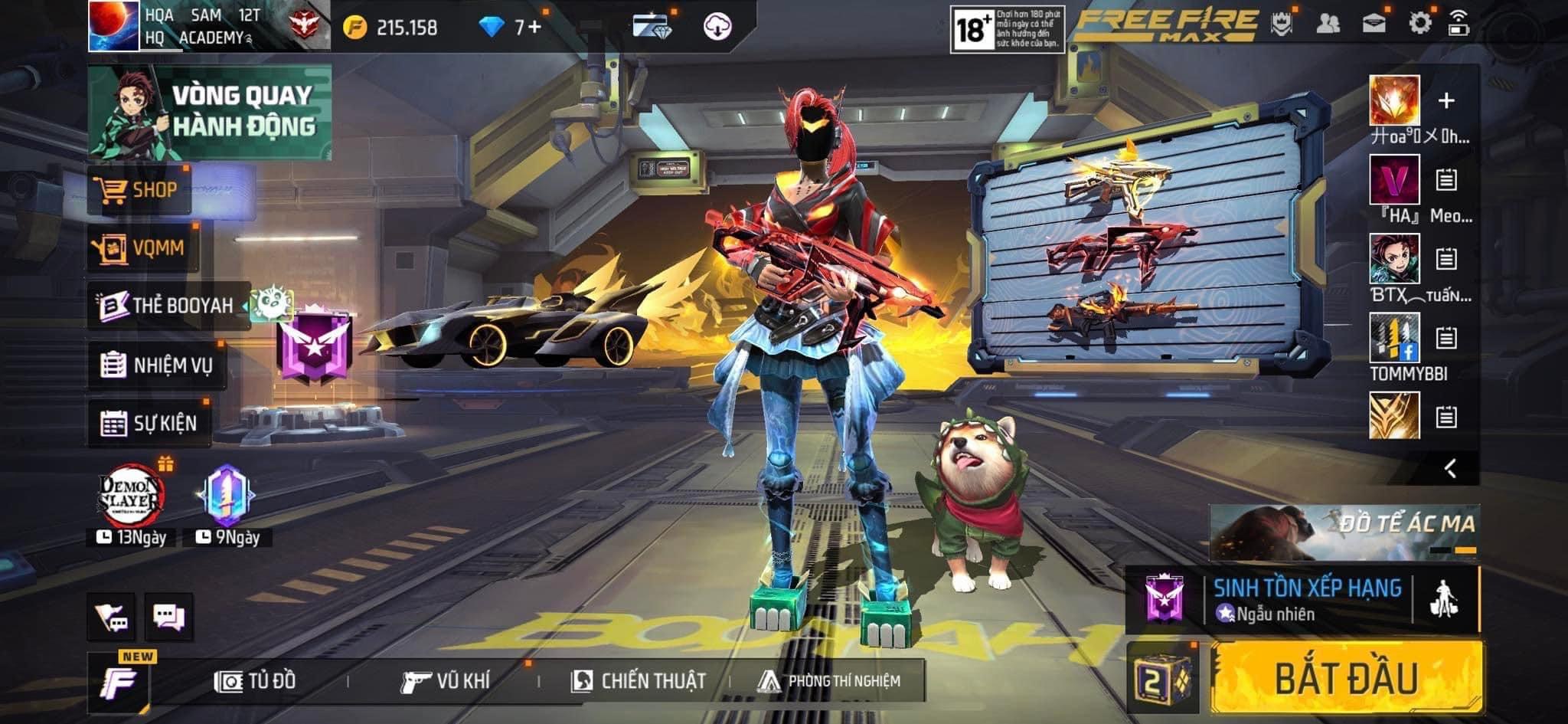Add diamonds with the plus button
Viewport: 1568px width, 724px height.
coord(534,28)
